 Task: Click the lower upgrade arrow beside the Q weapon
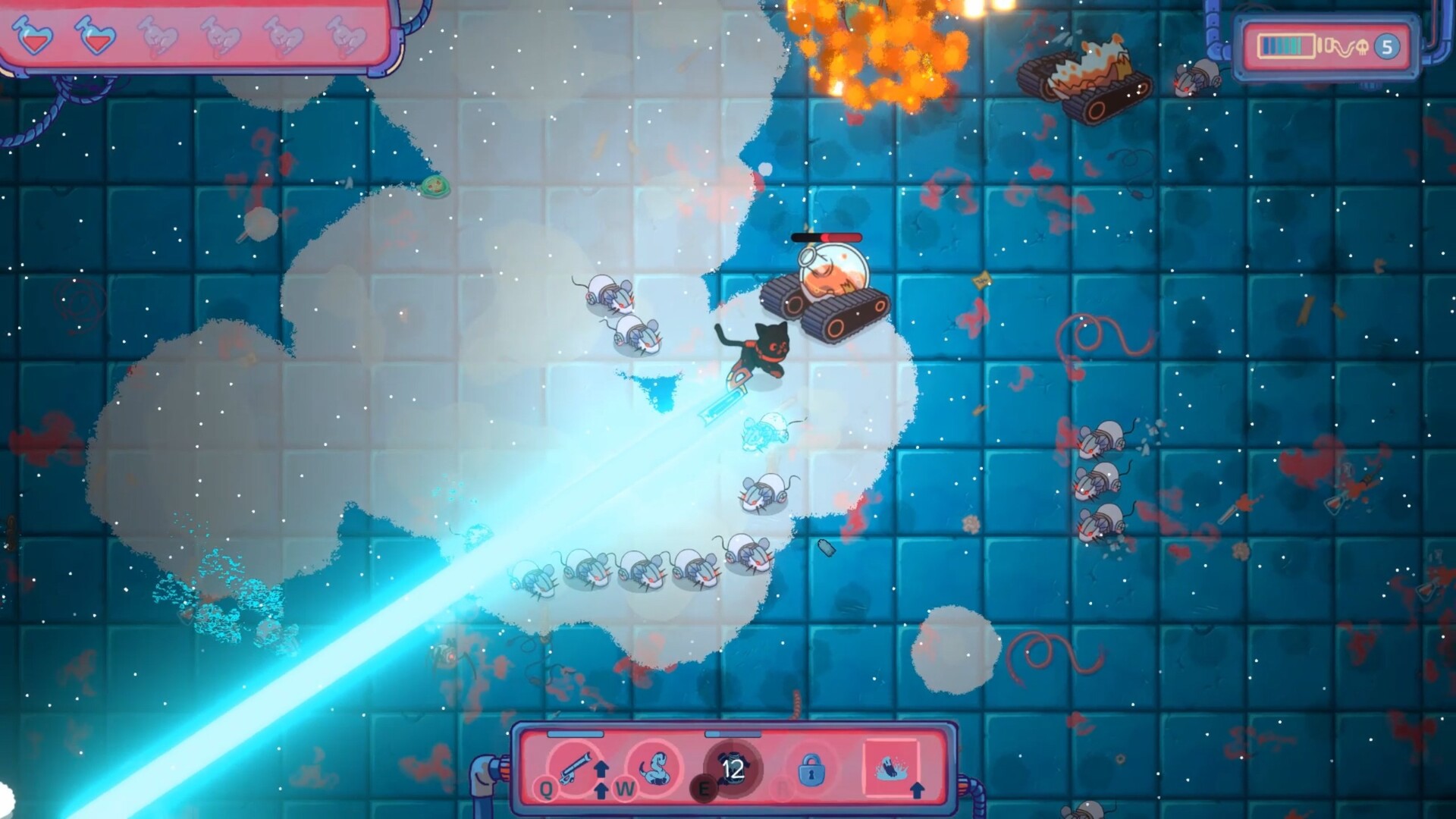click(x=601, y=792)
